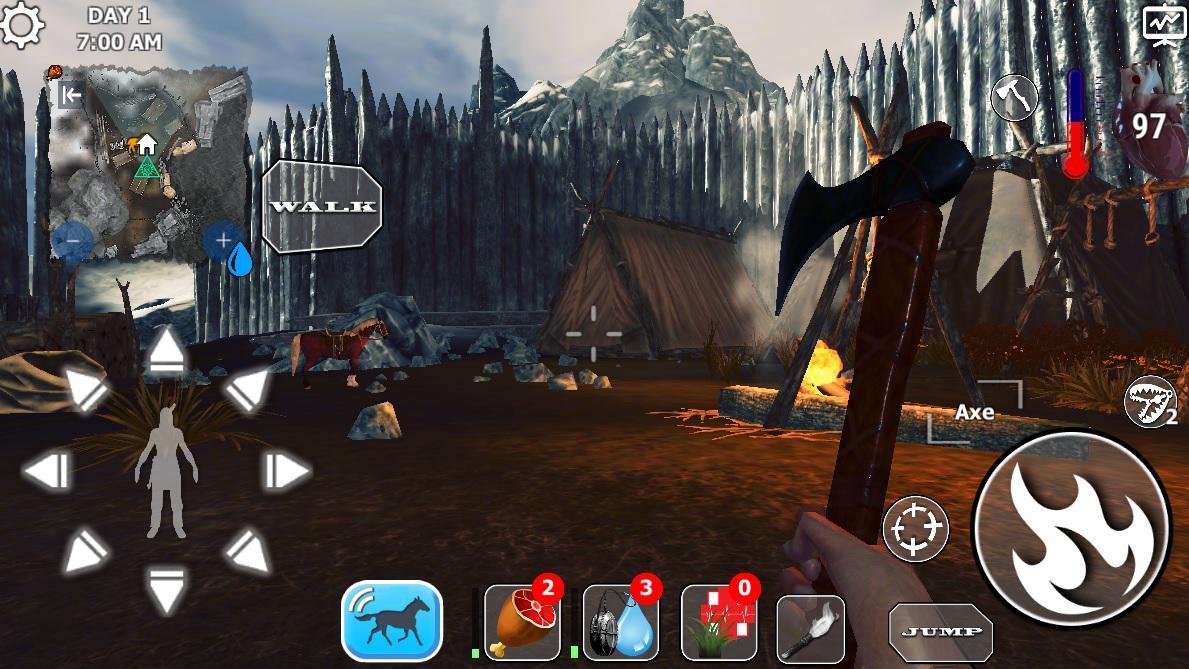
Task: Open the settings gear menu
Action: click(22, 24)
